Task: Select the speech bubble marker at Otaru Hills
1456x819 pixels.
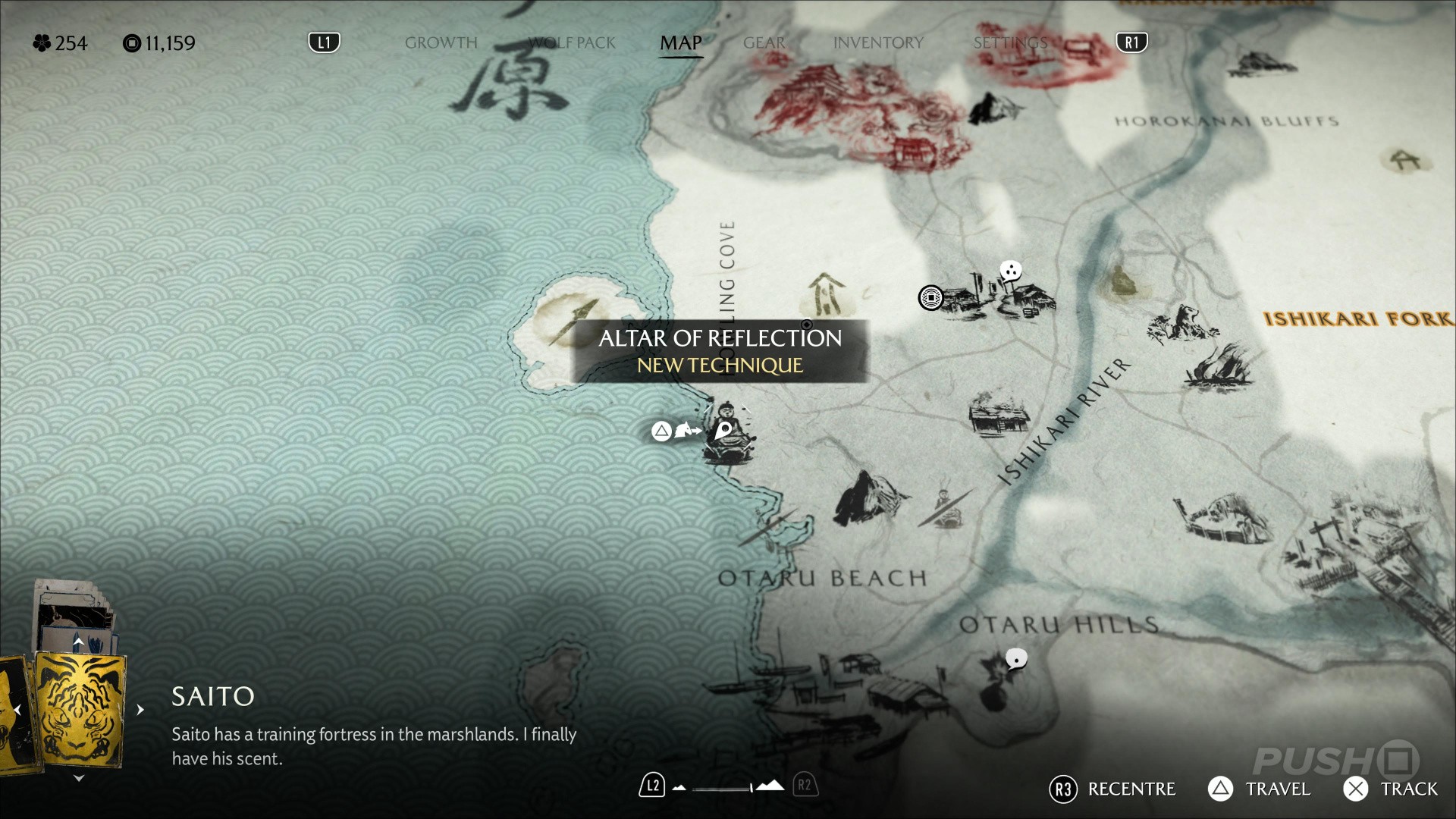Action: click(1016, 659)
